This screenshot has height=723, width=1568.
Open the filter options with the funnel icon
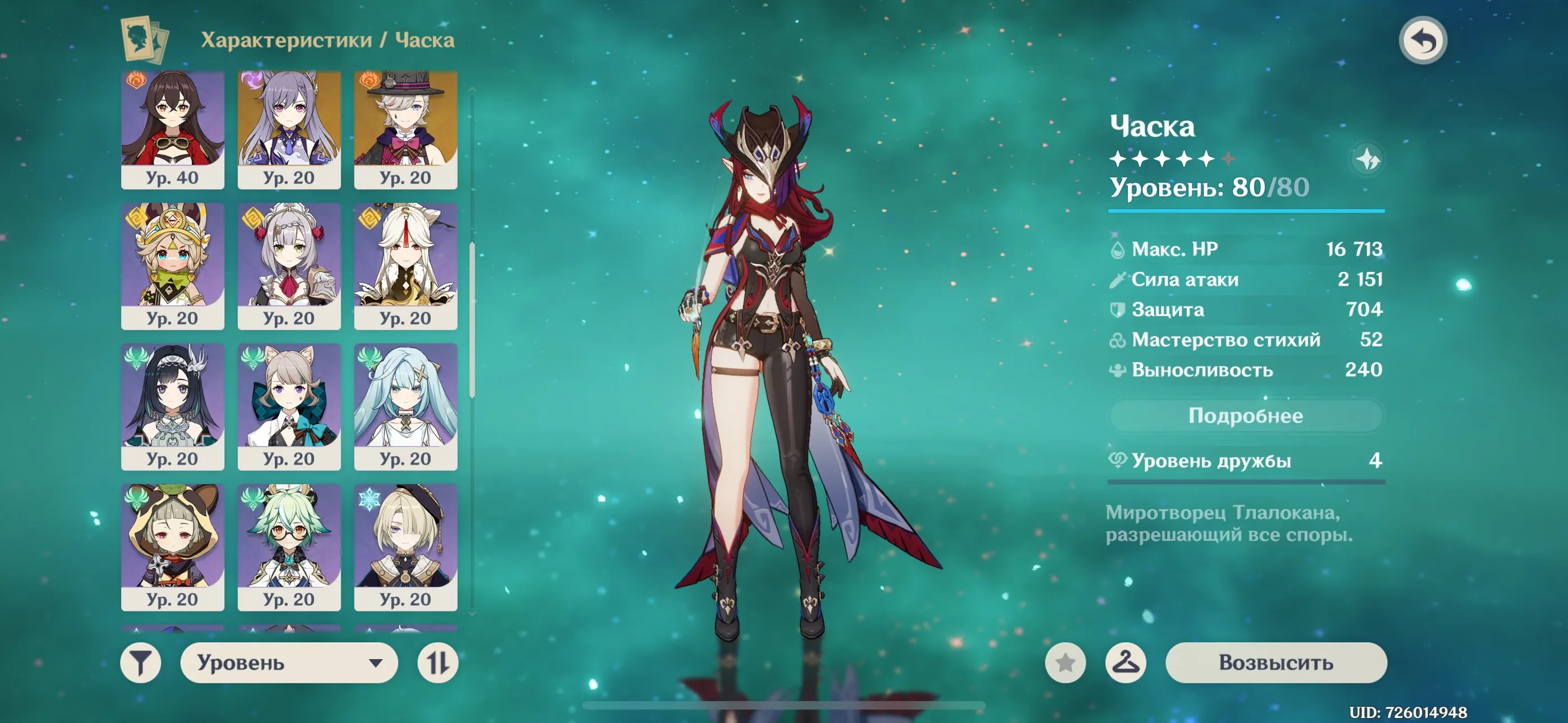141,664
